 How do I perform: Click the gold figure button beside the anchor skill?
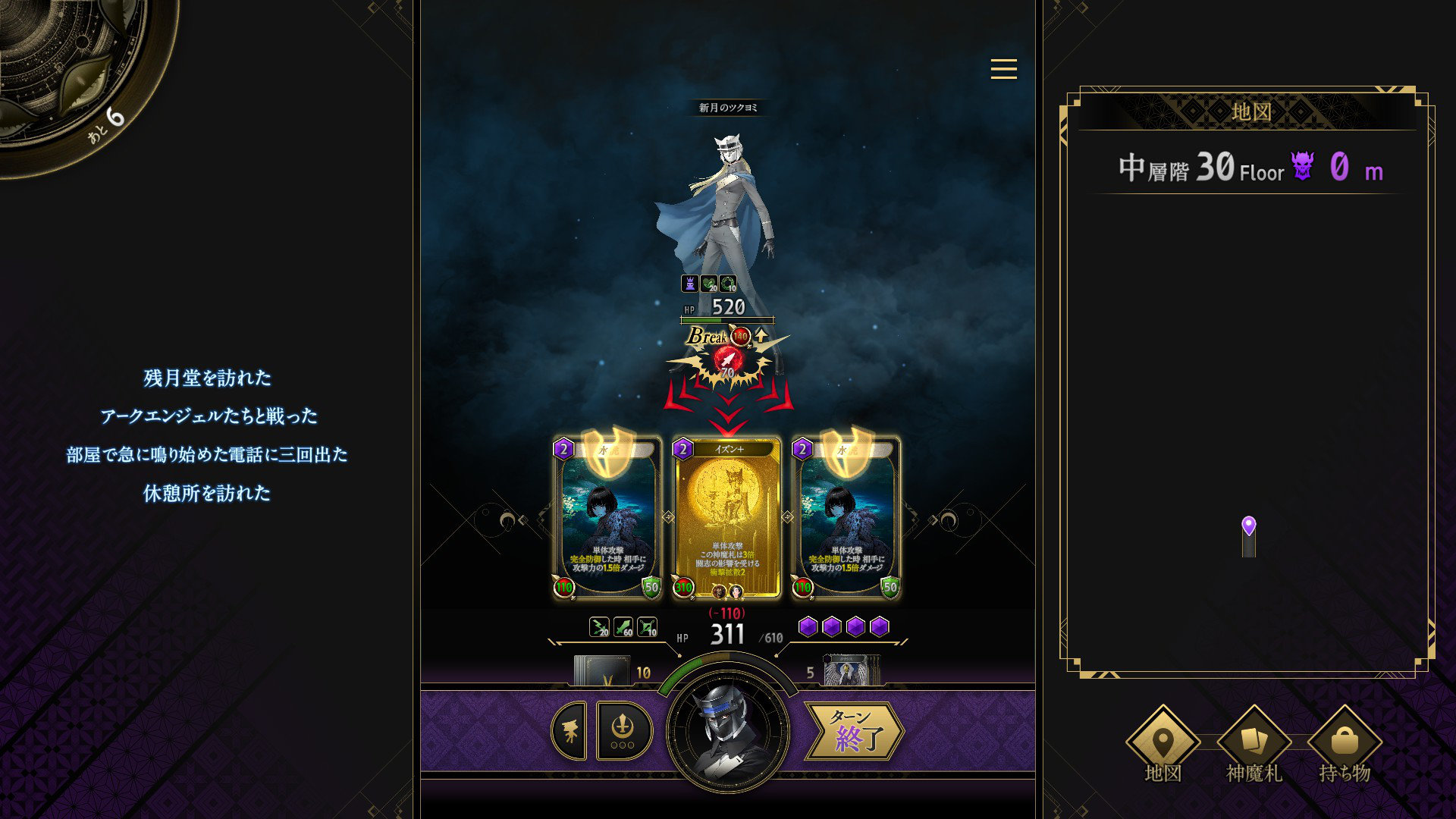(570, 731)
